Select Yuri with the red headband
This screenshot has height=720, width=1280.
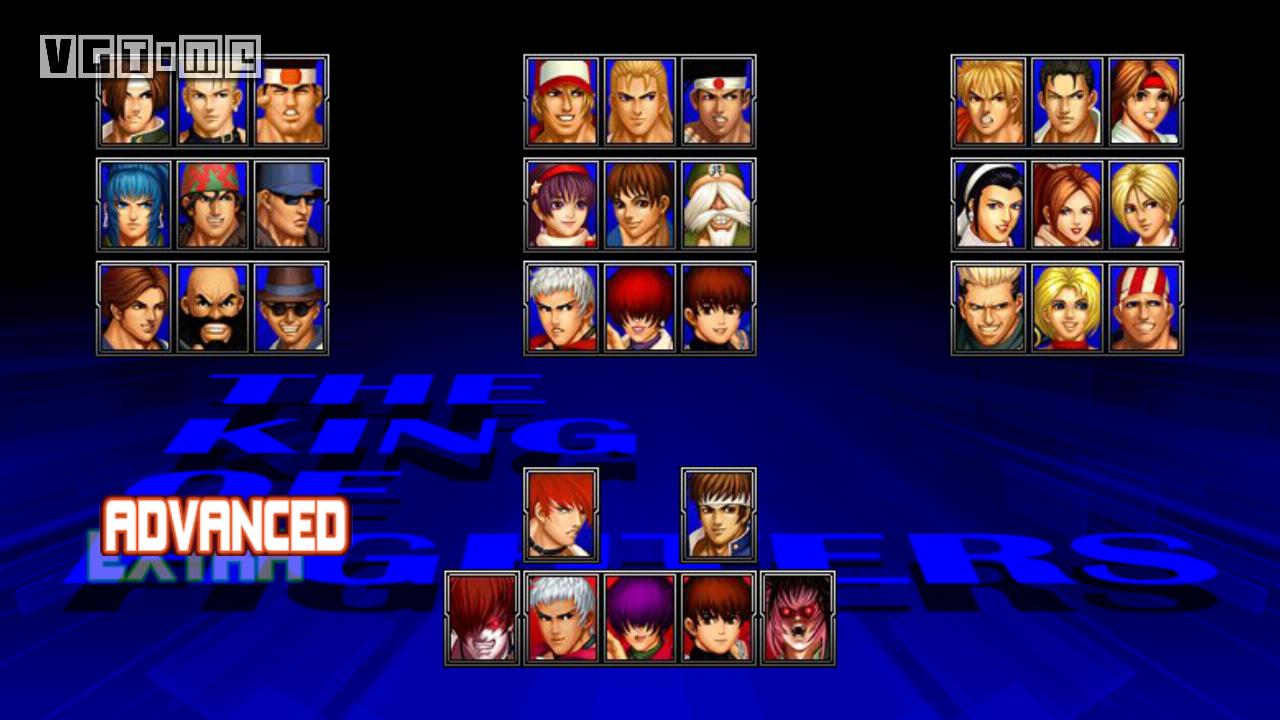(x=1145, y=102)
